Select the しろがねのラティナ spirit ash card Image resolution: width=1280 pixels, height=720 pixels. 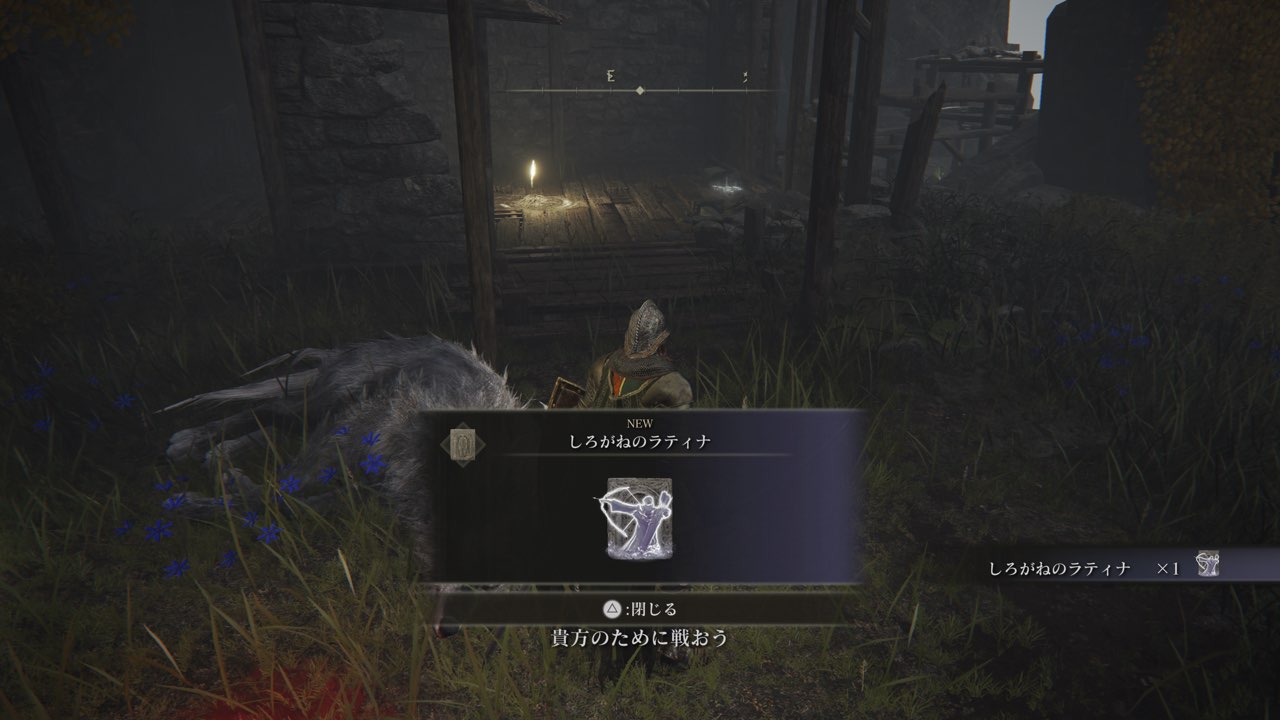[639, 517]
